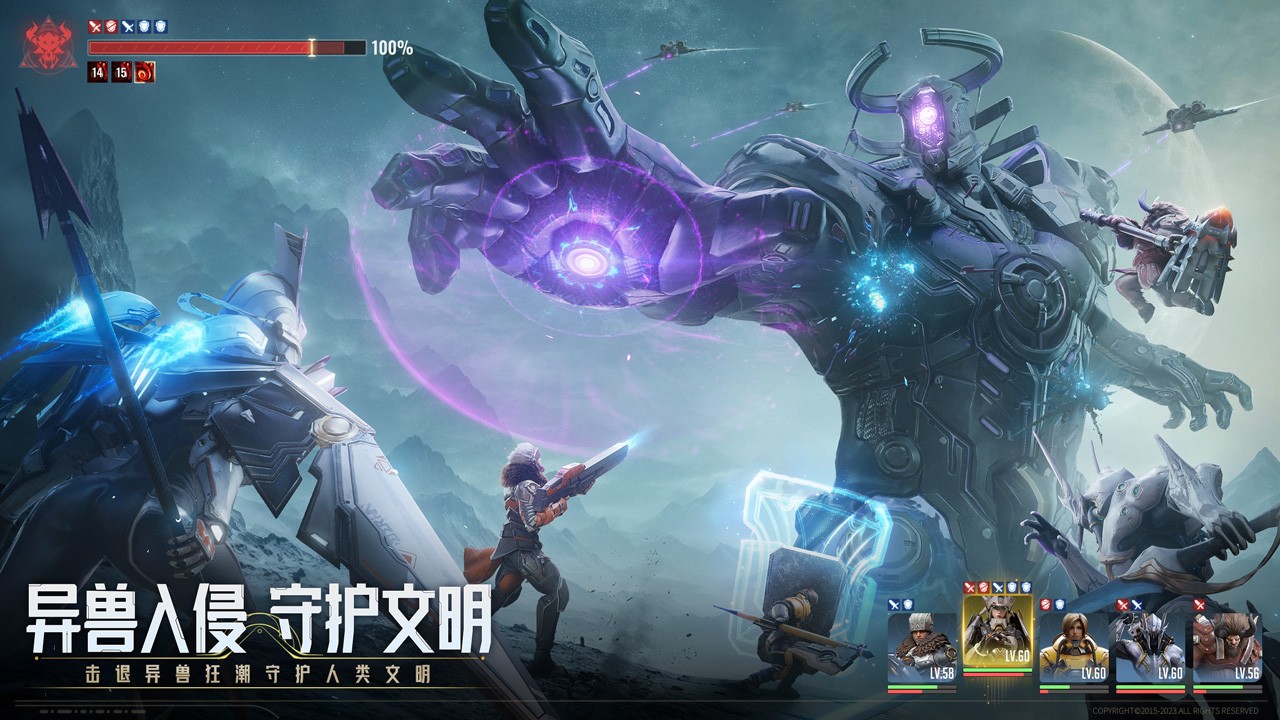Select the blue sword buff icon
Screen dimensions: 1280x720
128,27
